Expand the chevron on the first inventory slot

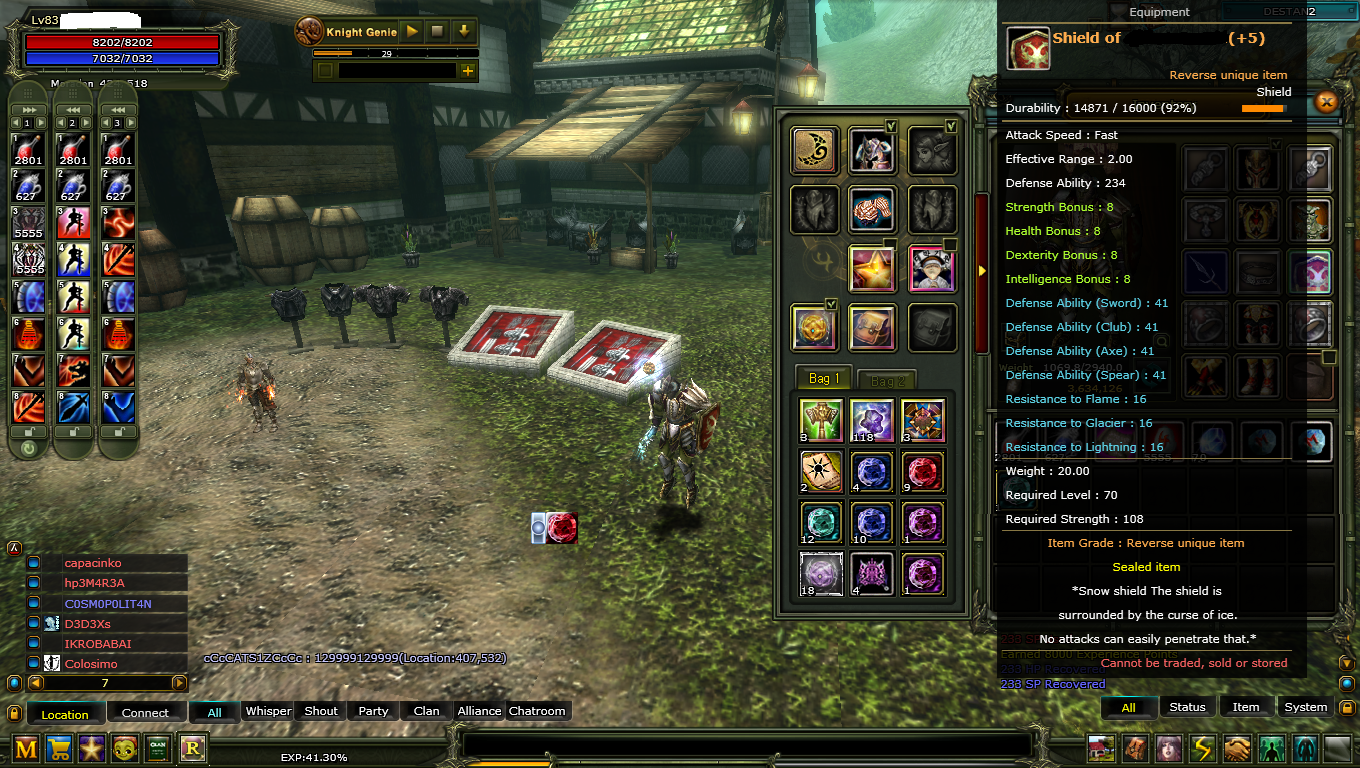[890, 126]
